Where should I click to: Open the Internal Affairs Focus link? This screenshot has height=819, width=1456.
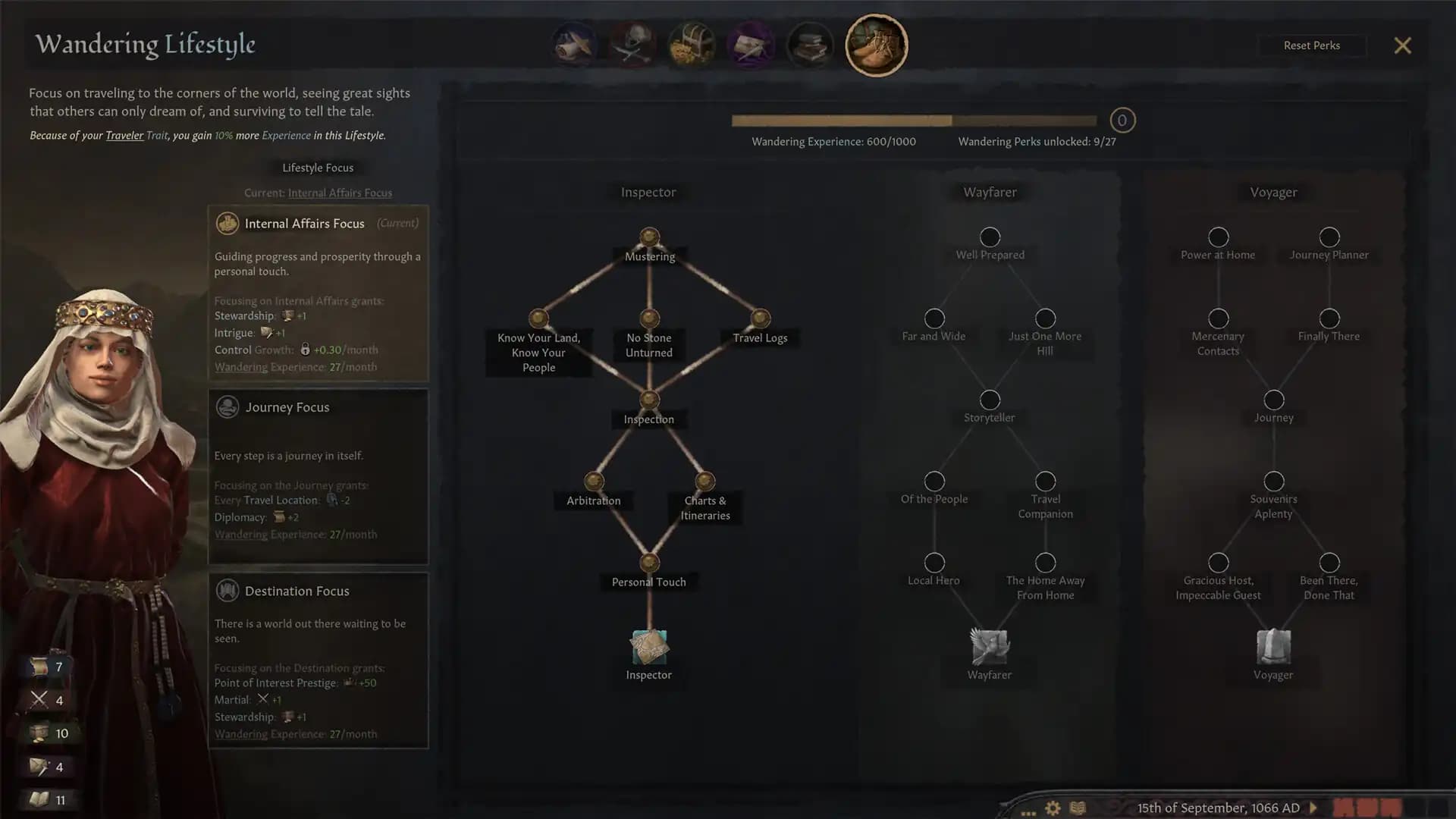340,193
